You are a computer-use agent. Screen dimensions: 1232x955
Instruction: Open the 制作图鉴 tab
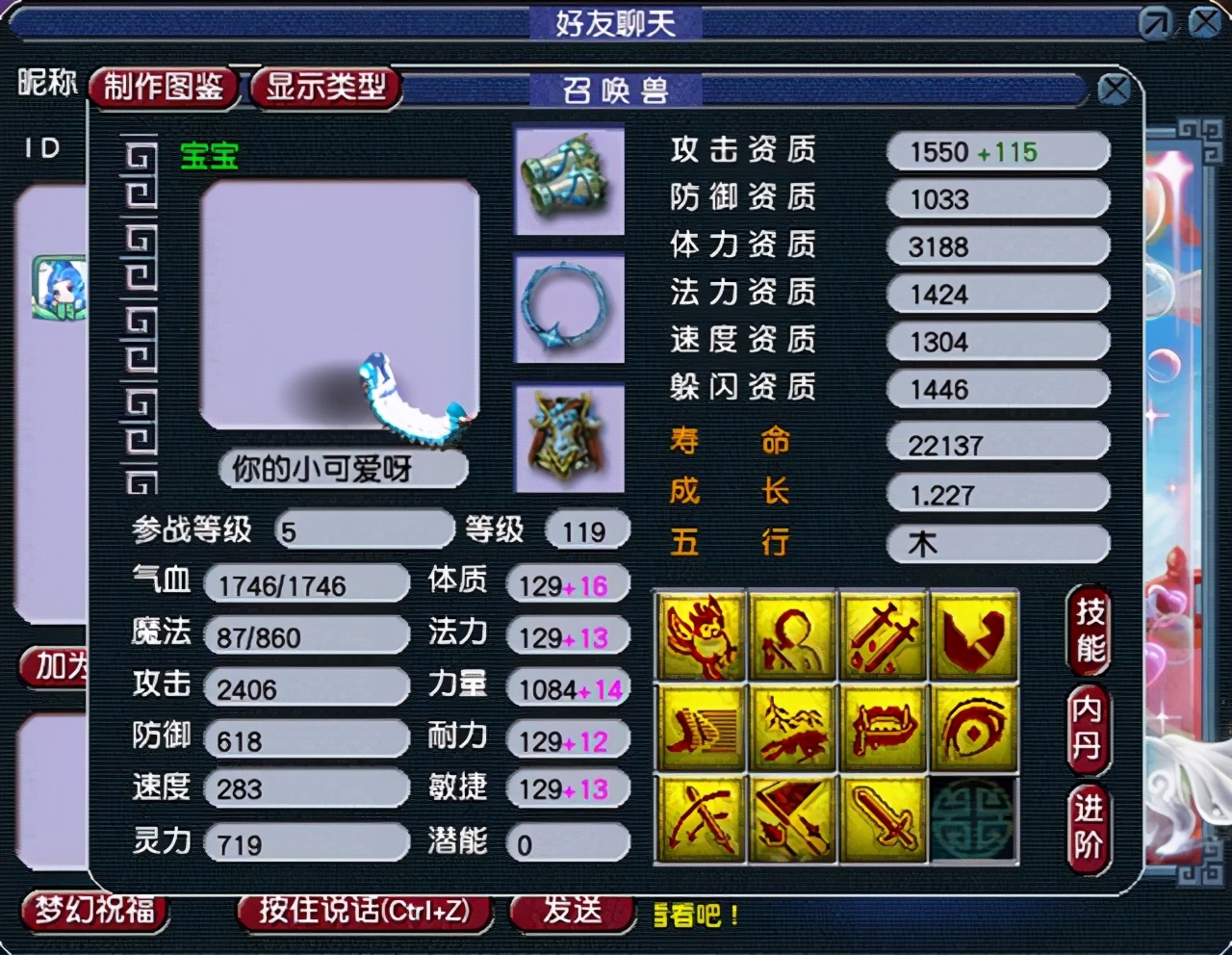(x=164, y=87)
